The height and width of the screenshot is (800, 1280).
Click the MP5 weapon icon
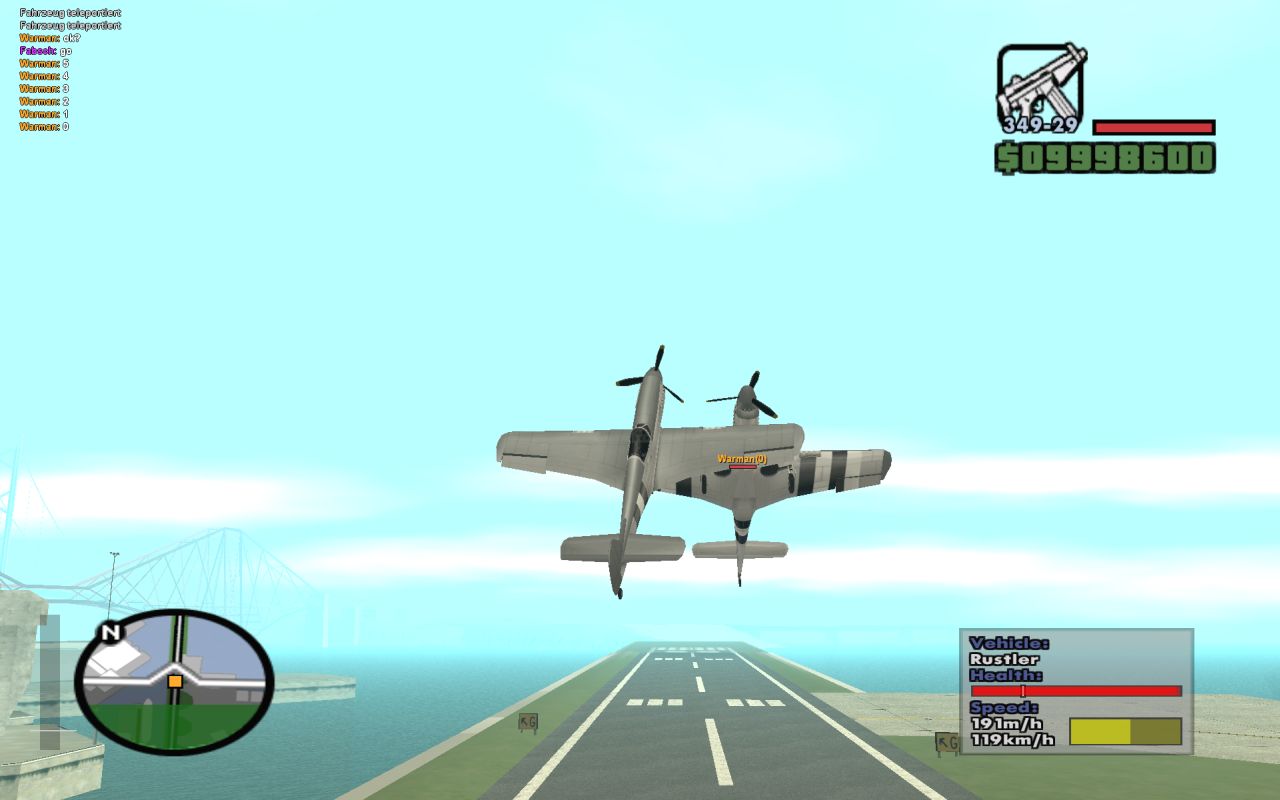(1040, 83)
